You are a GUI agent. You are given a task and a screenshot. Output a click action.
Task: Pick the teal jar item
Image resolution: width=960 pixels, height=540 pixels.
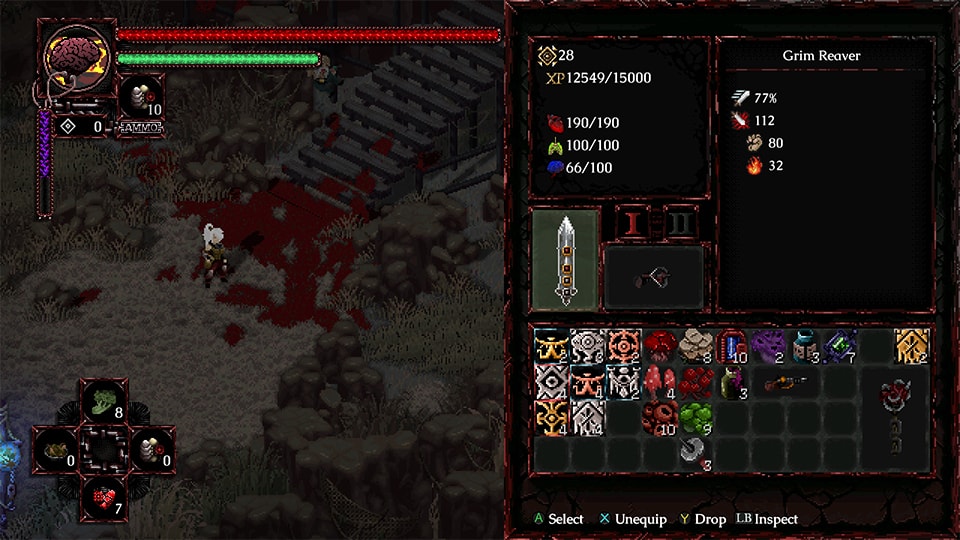(803, 345)
